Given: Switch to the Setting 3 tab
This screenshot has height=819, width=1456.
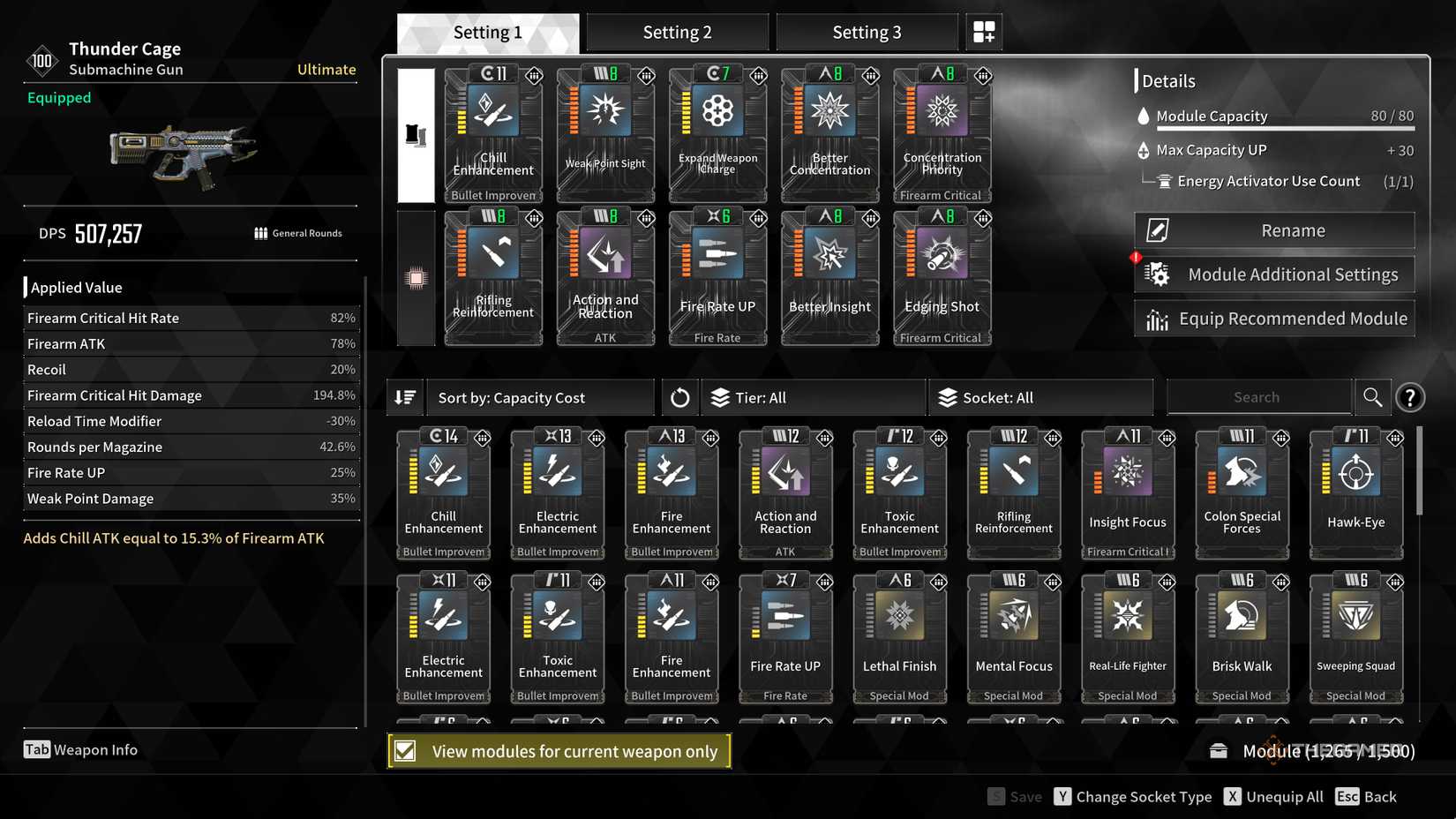Looking at the screenshot, I should [866, 32].
